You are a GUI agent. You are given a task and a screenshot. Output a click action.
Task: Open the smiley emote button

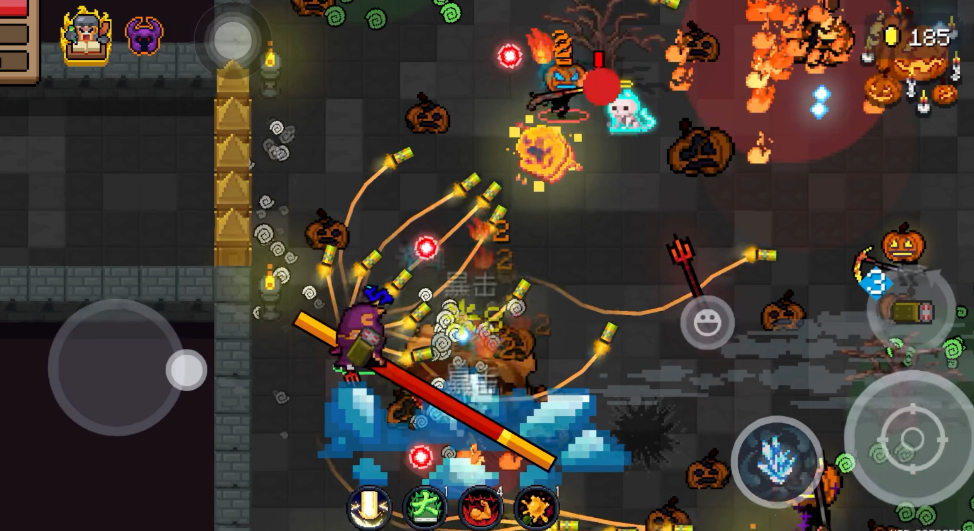pos(707,323)
